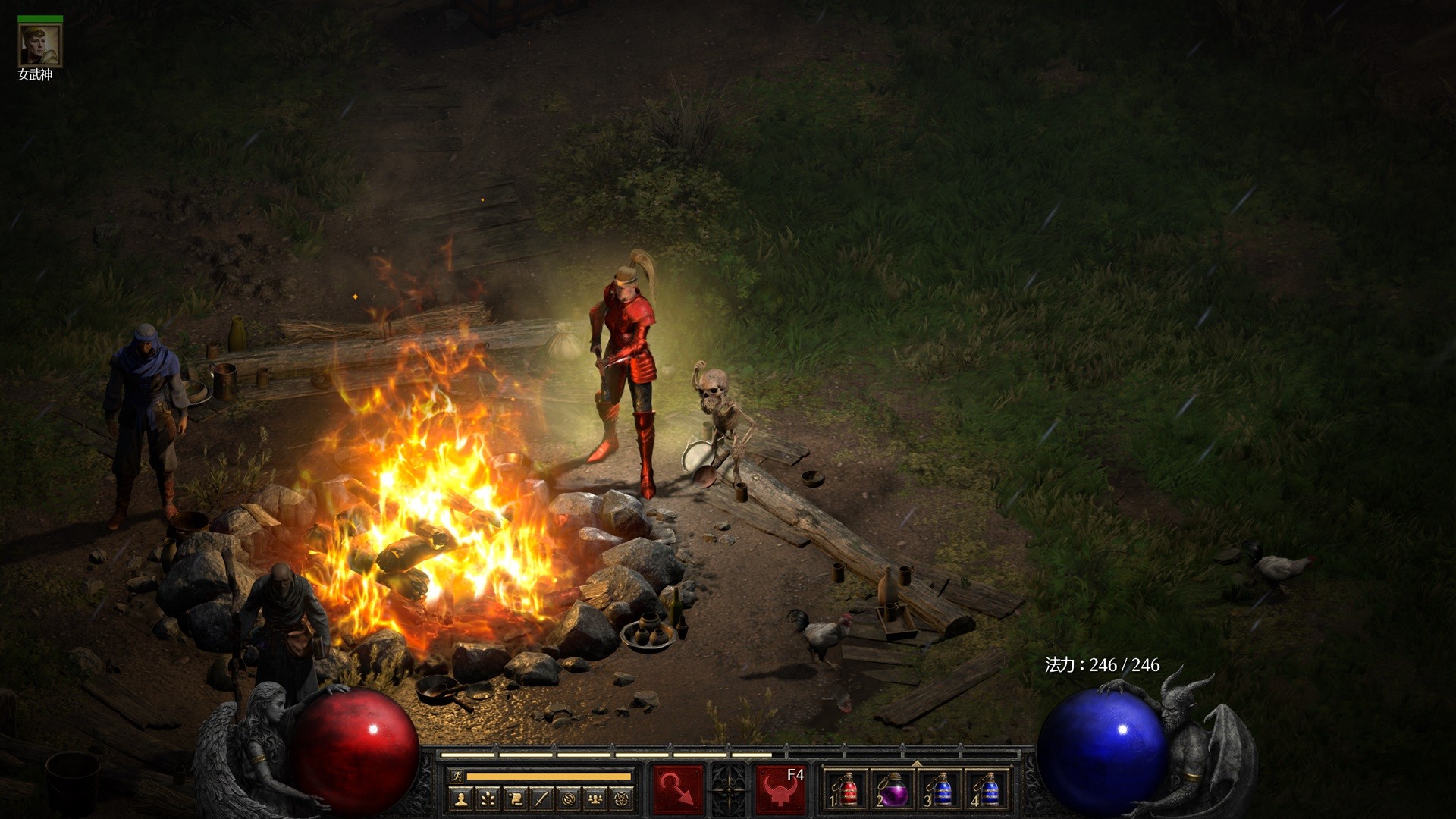Open the skill tree panel
Screen dimensions: 1456x819
tap(488, 799)
